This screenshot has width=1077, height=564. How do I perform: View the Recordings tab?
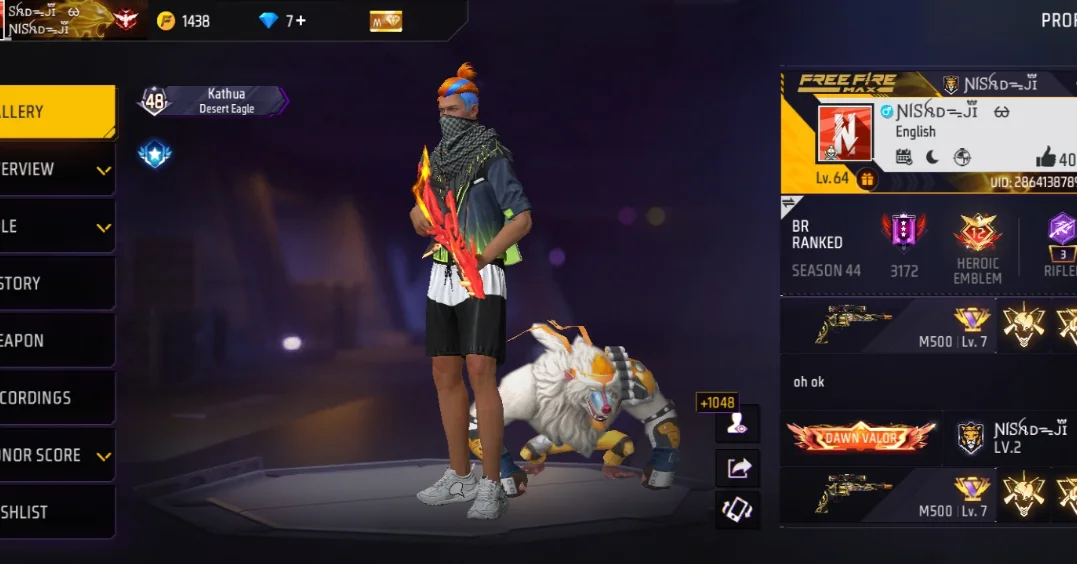[x=55, y=397]
